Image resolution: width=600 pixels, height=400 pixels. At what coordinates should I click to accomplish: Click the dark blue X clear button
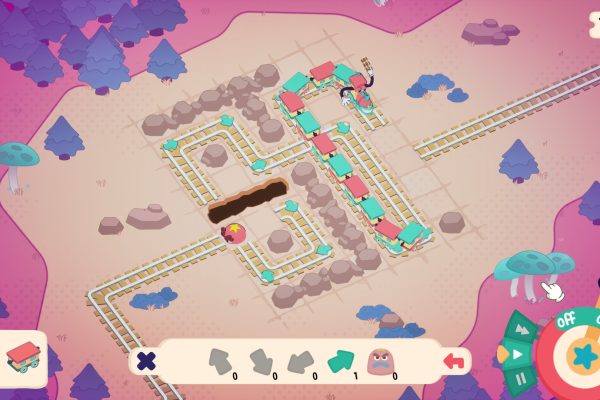[x=146, y=361]
